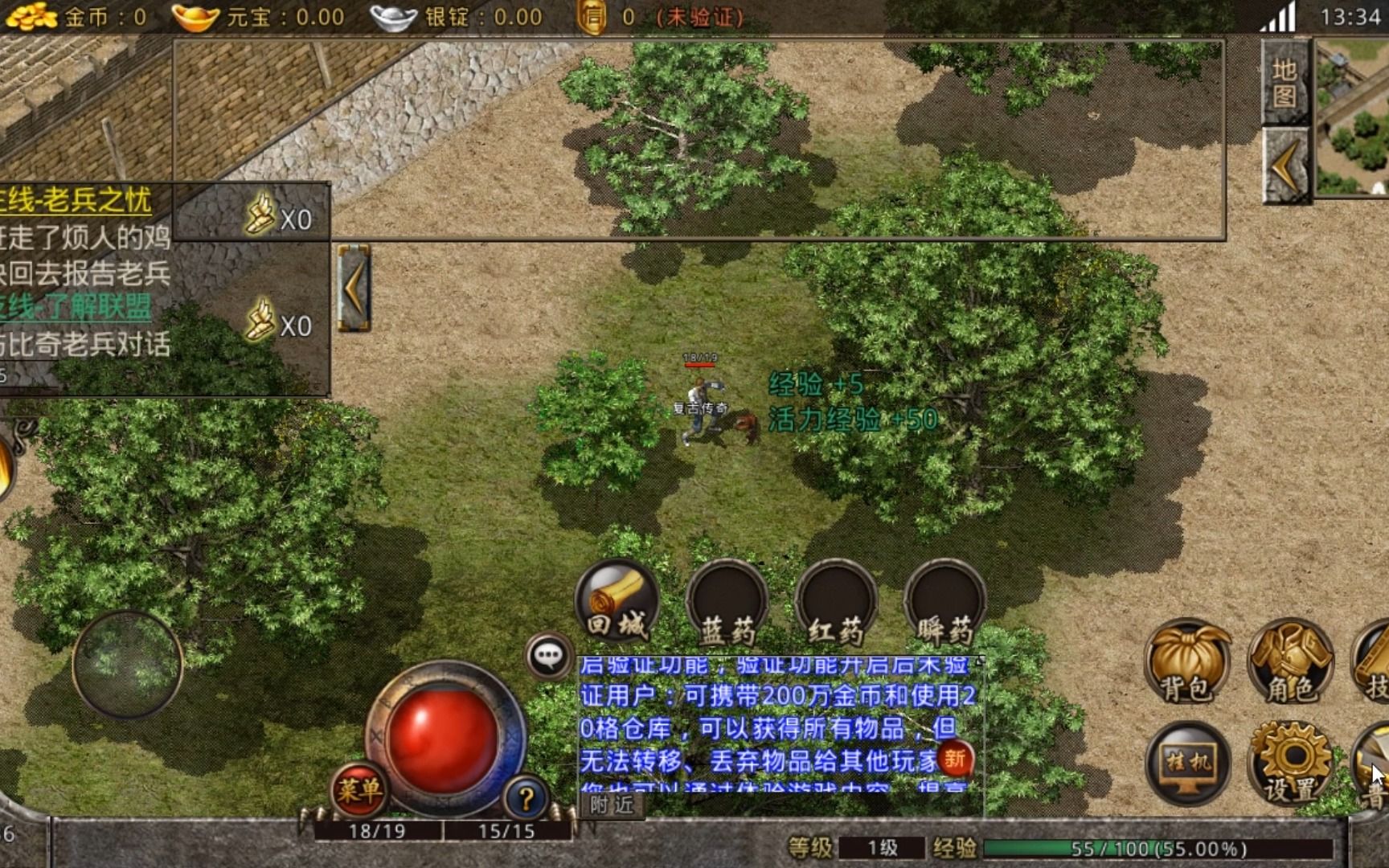Use the 回城 town return scroll

617,602
